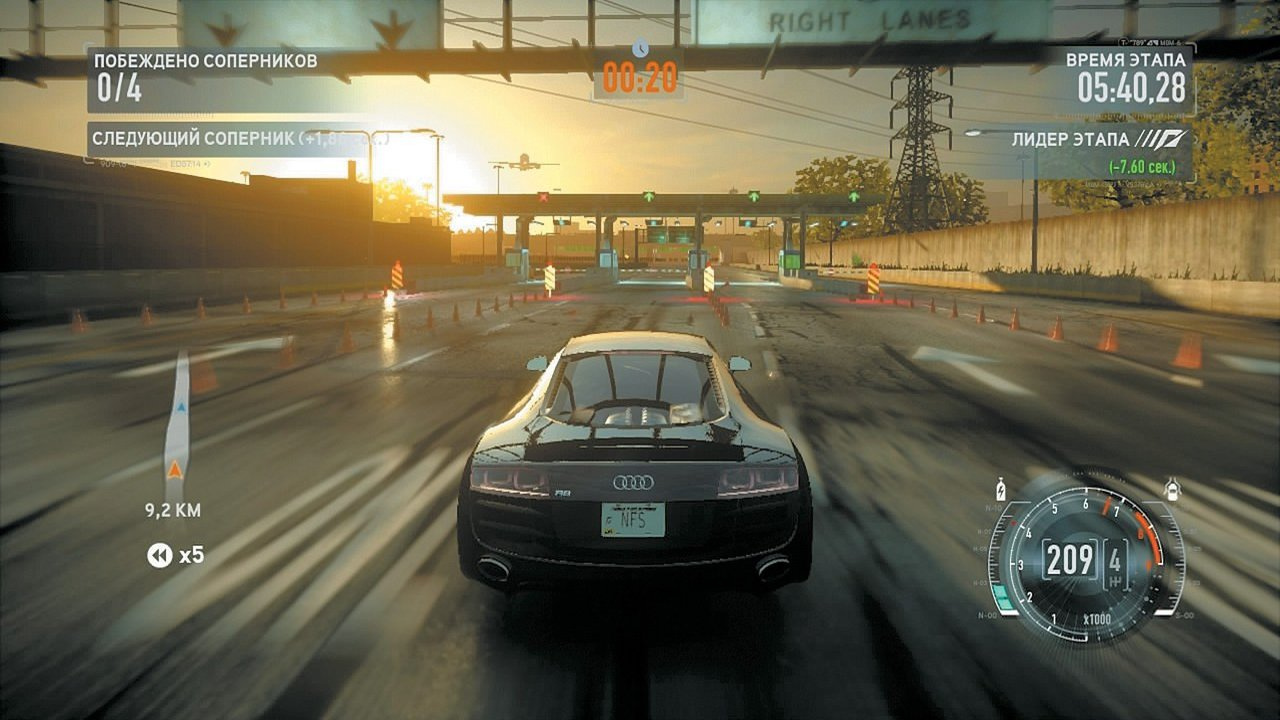Toggle the green arrow signal above the toll gate
Screen dimensions: 1280x720
(648, 196)
